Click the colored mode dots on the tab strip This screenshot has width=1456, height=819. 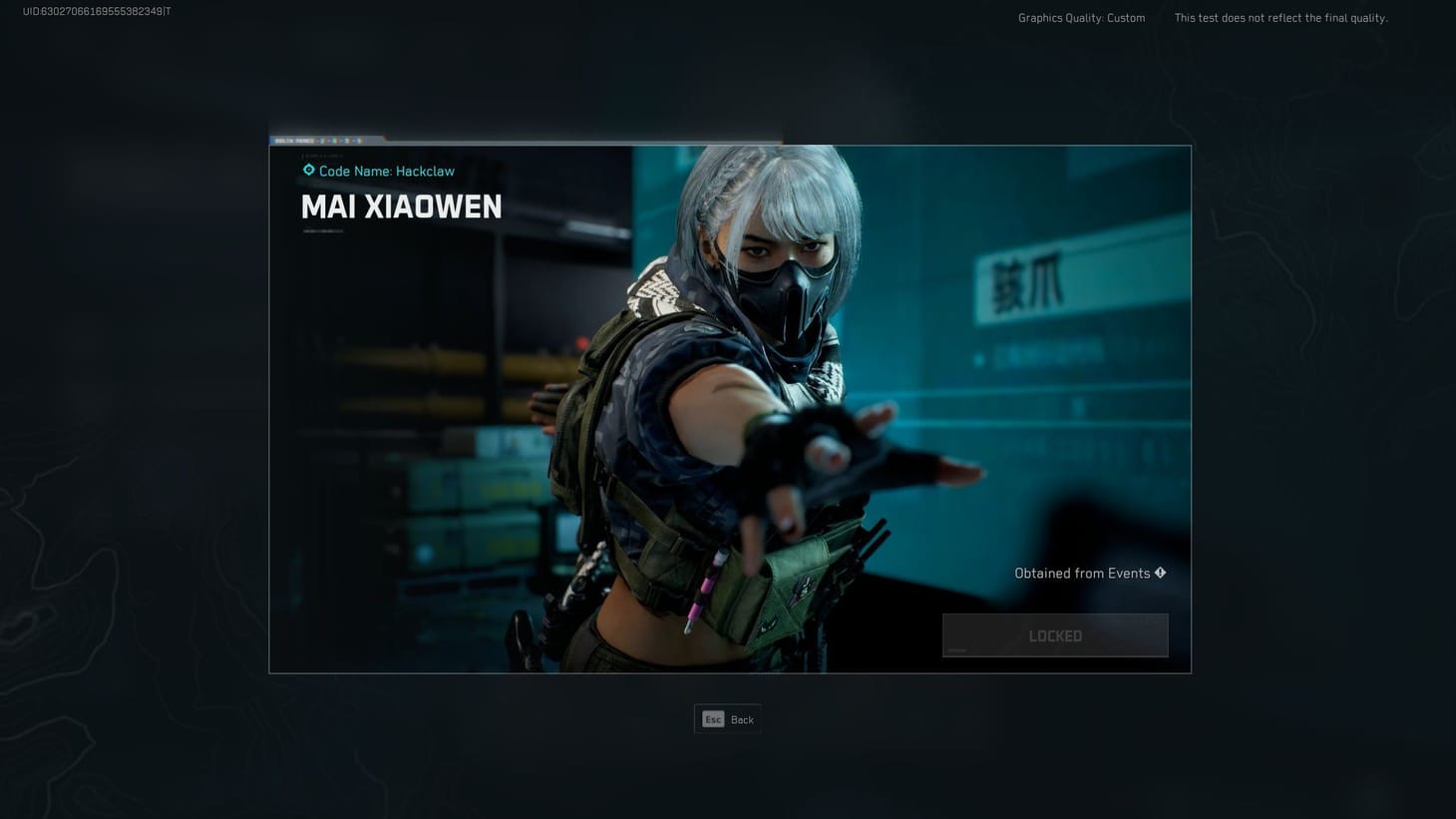[x=339, y=141]
